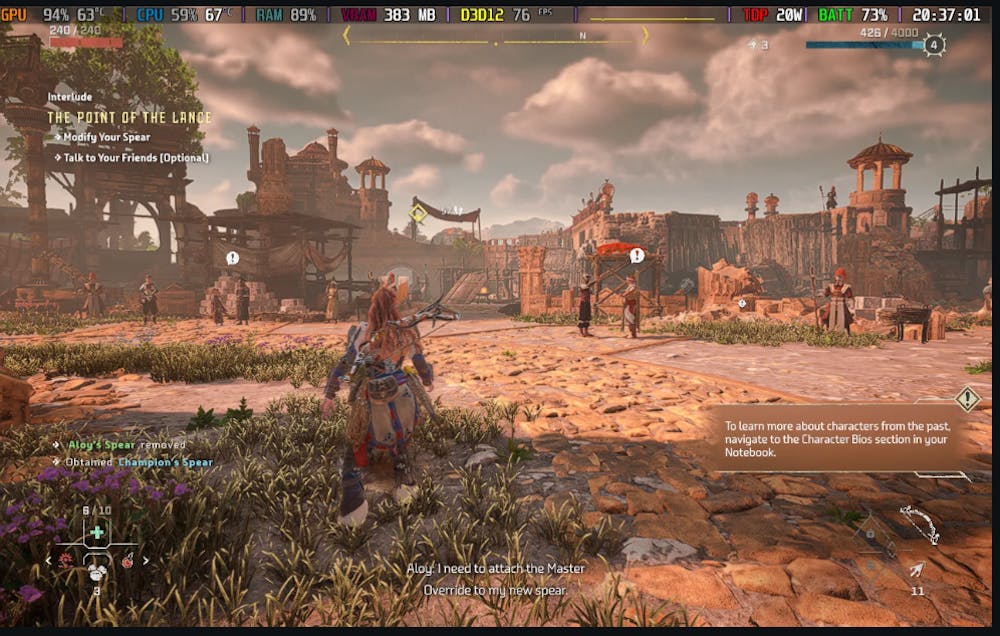Cycle the tool hotbar with right arrow
The height and width of the screenshot is (636, 1000).
tap(146, 560)
